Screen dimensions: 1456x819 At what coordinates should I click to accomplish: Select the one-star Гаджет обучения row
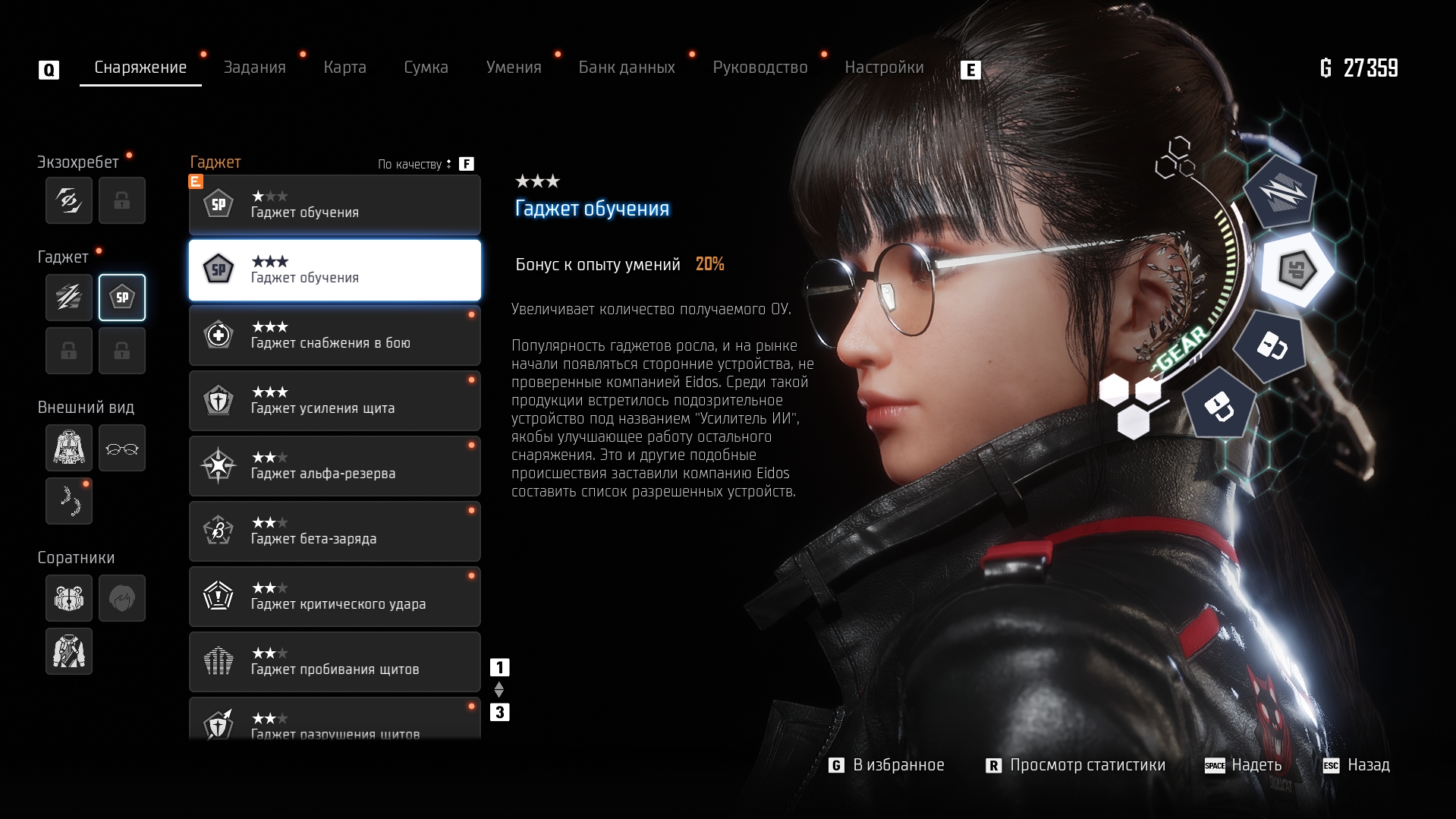tap(335, 205)
